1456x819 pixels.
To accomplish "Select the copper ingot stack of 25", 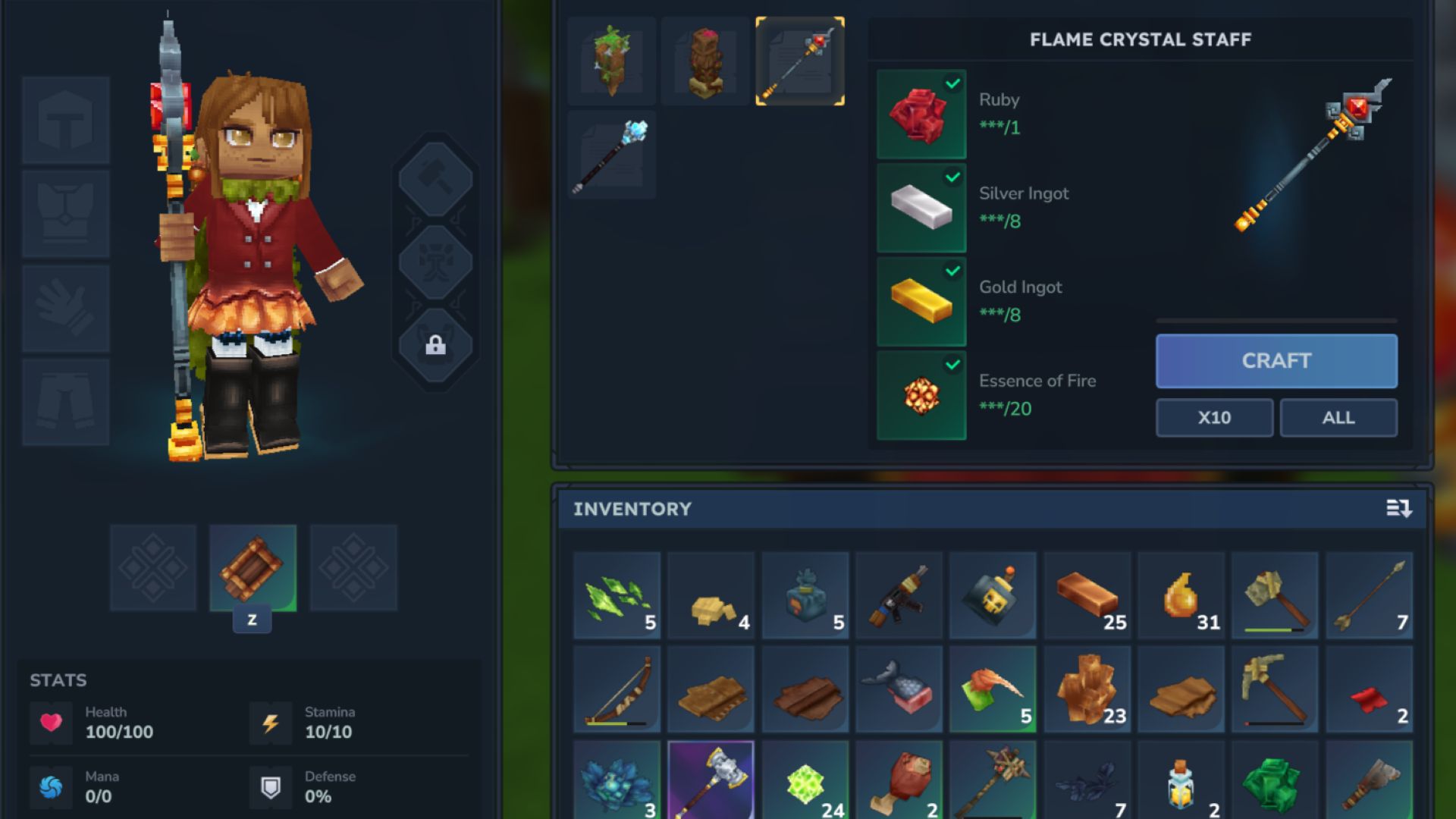I will tap(1087, 595).
